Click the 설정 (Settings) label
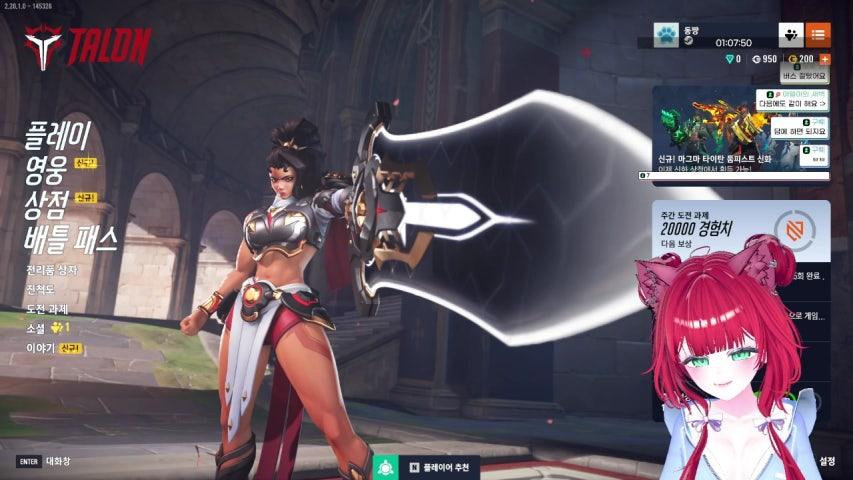 pyautogui.click(x=826, y=461)
